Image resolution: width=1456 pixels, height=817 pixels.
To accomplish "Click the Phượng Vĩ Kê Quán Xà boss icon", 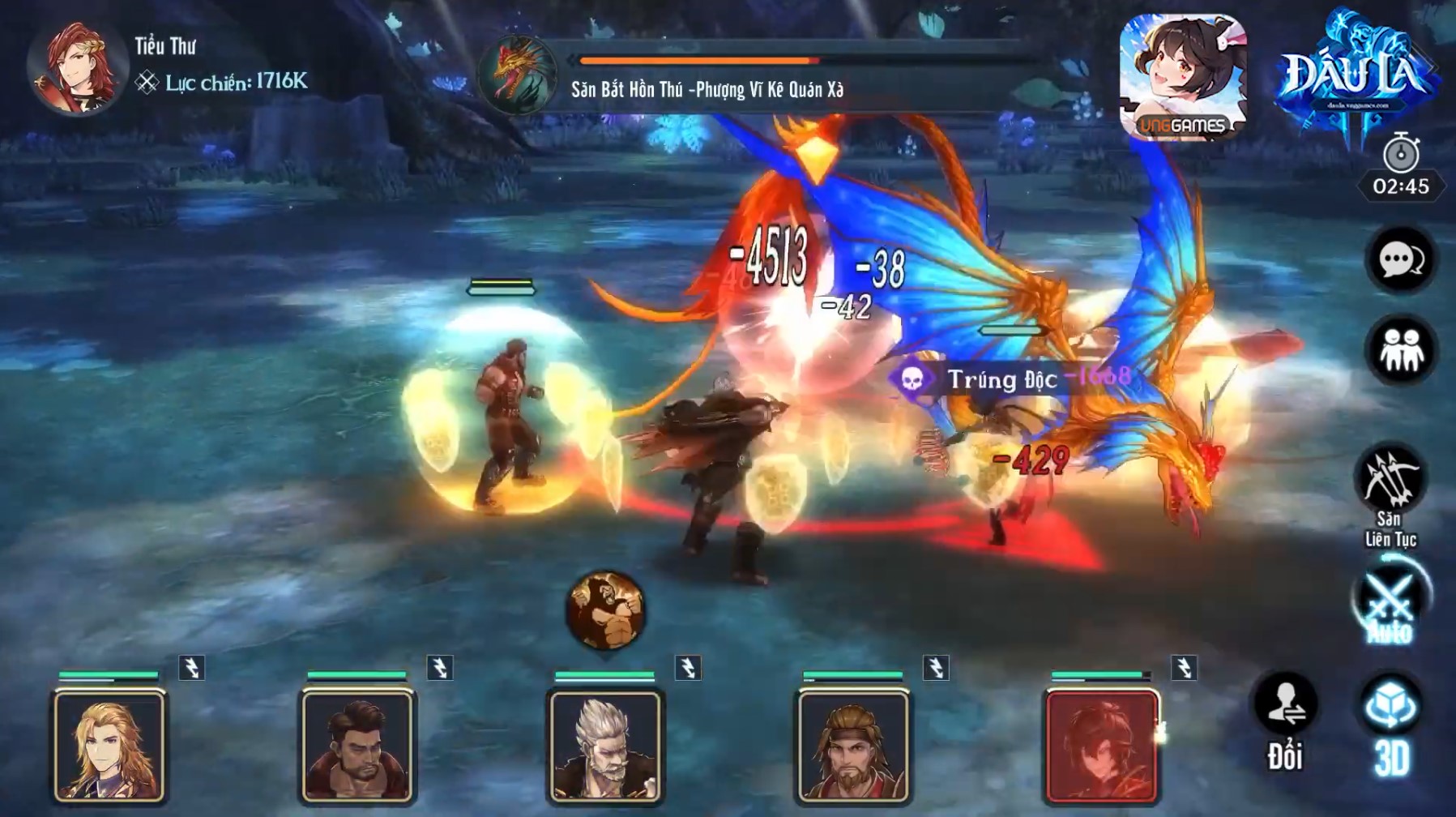I will point(518,75).
